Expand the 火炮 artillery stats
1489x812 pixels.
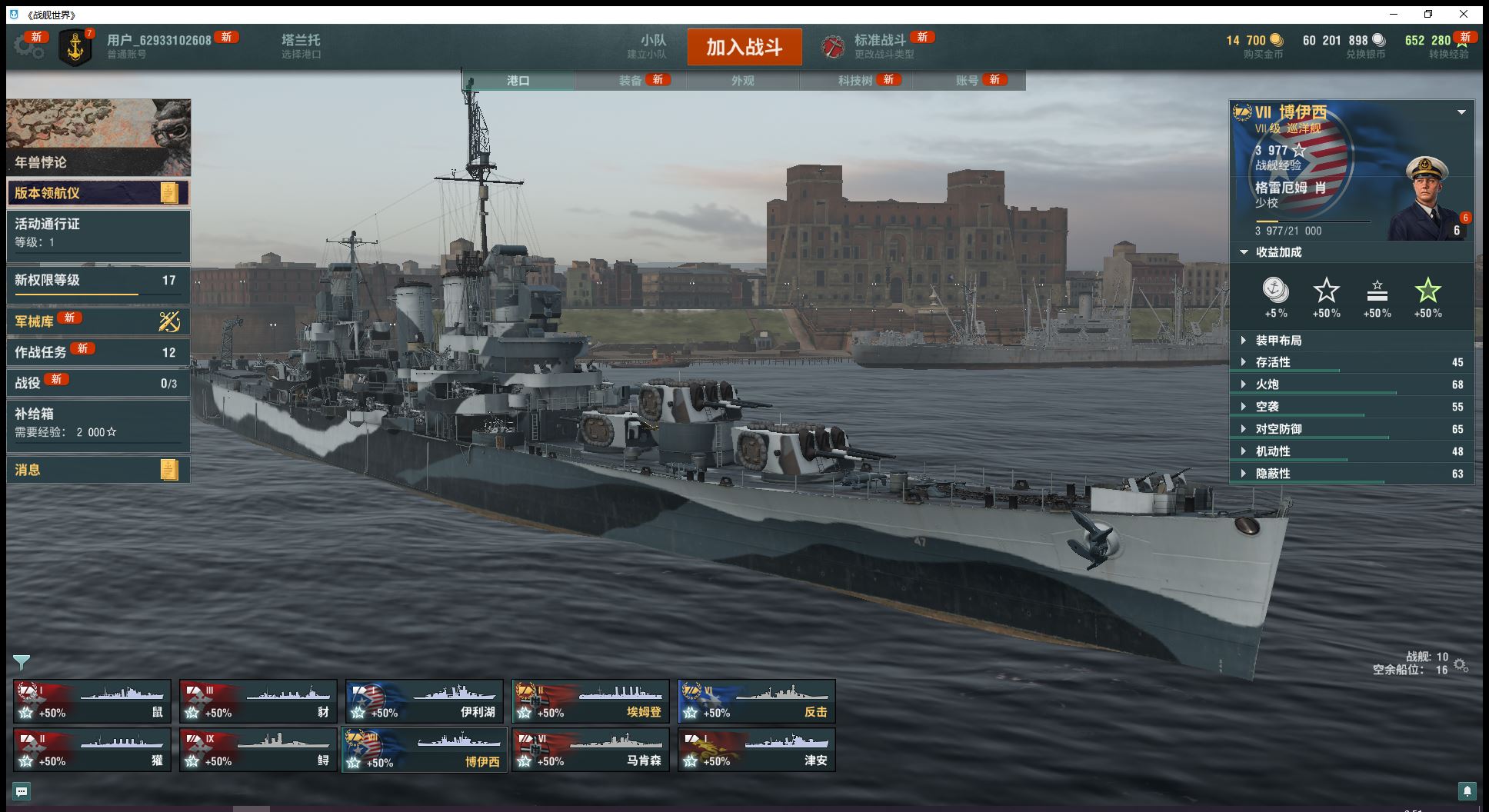[1267, 384]
